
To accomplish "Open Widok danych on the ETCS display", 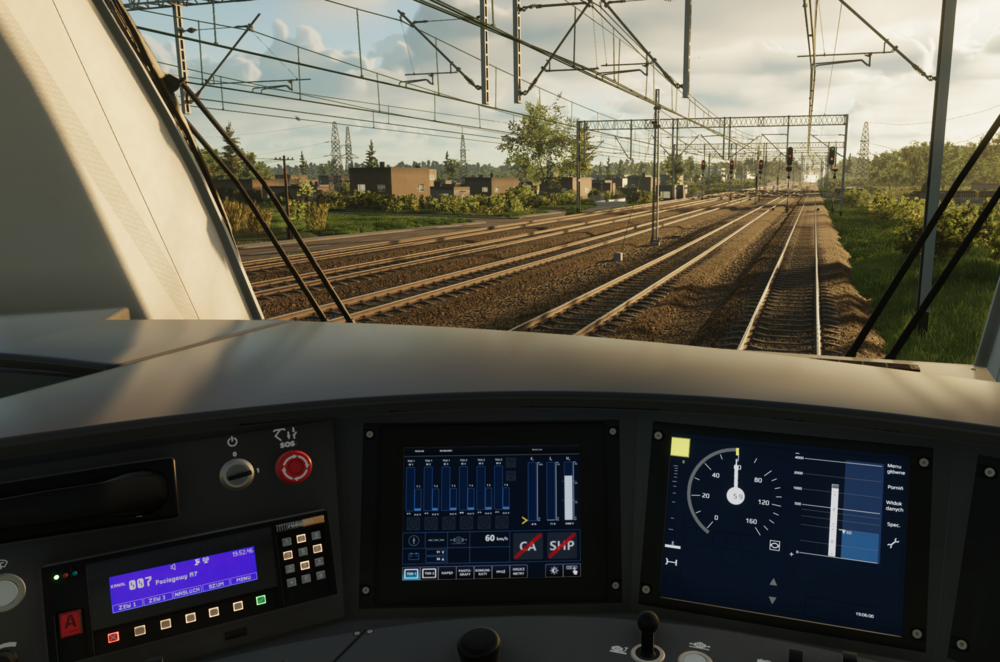I will click(x=894, y=507).
